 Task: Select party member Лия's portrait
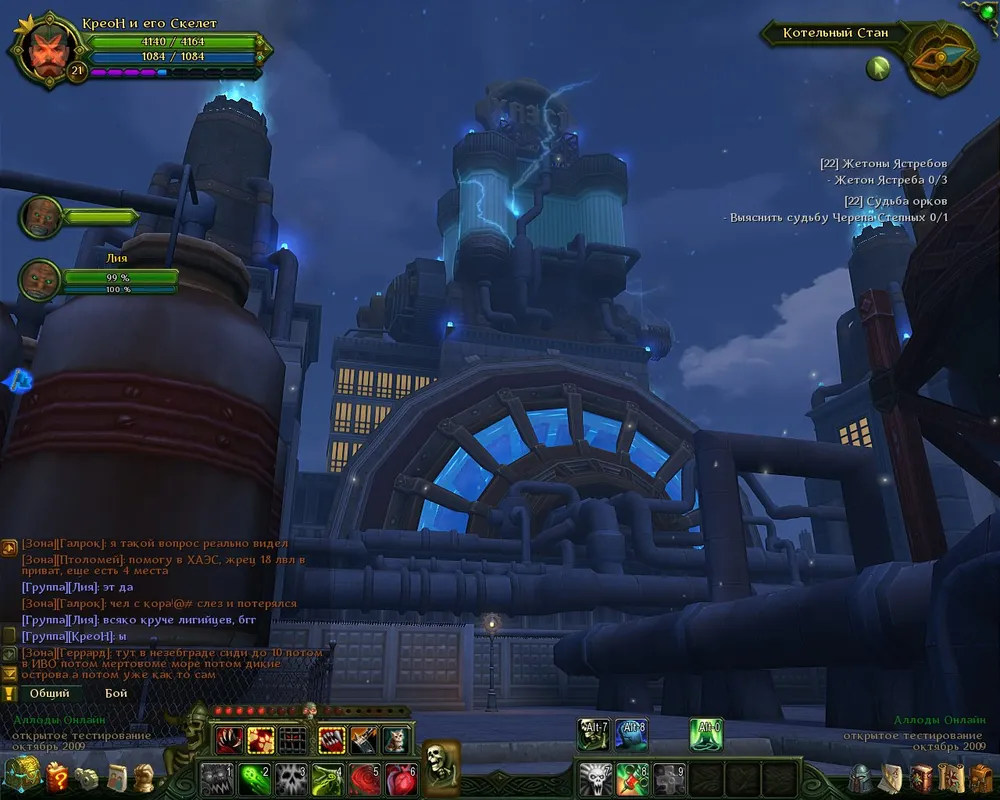tap(41, 277)
